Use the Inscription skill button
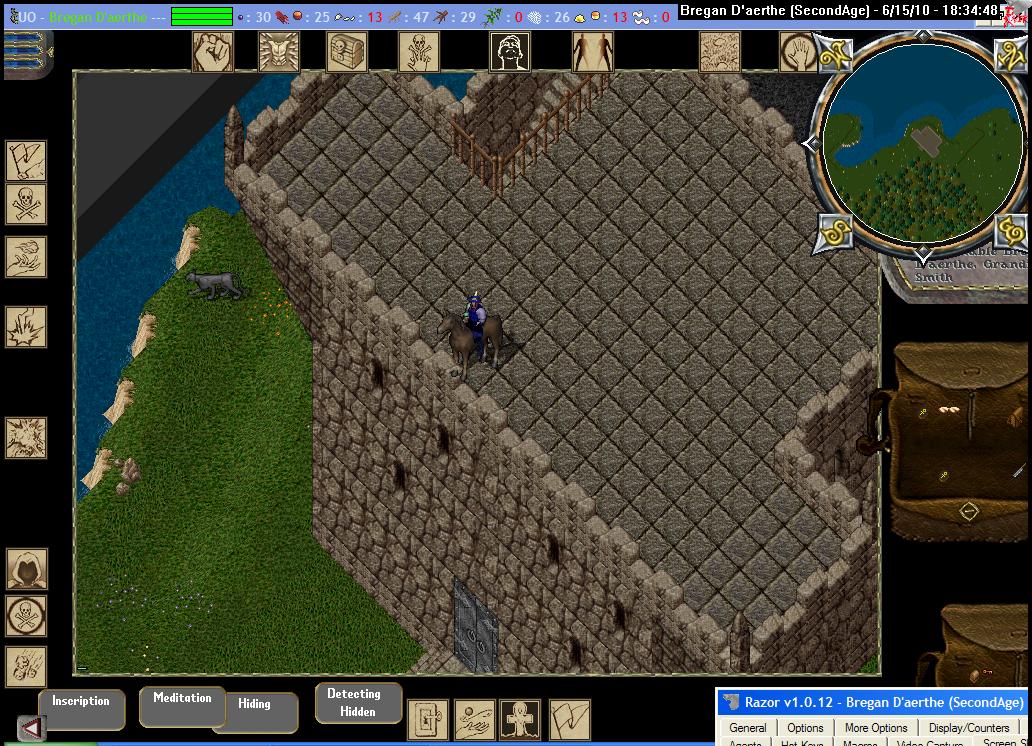The image size is (1032, 746). (x=81, y=709)
